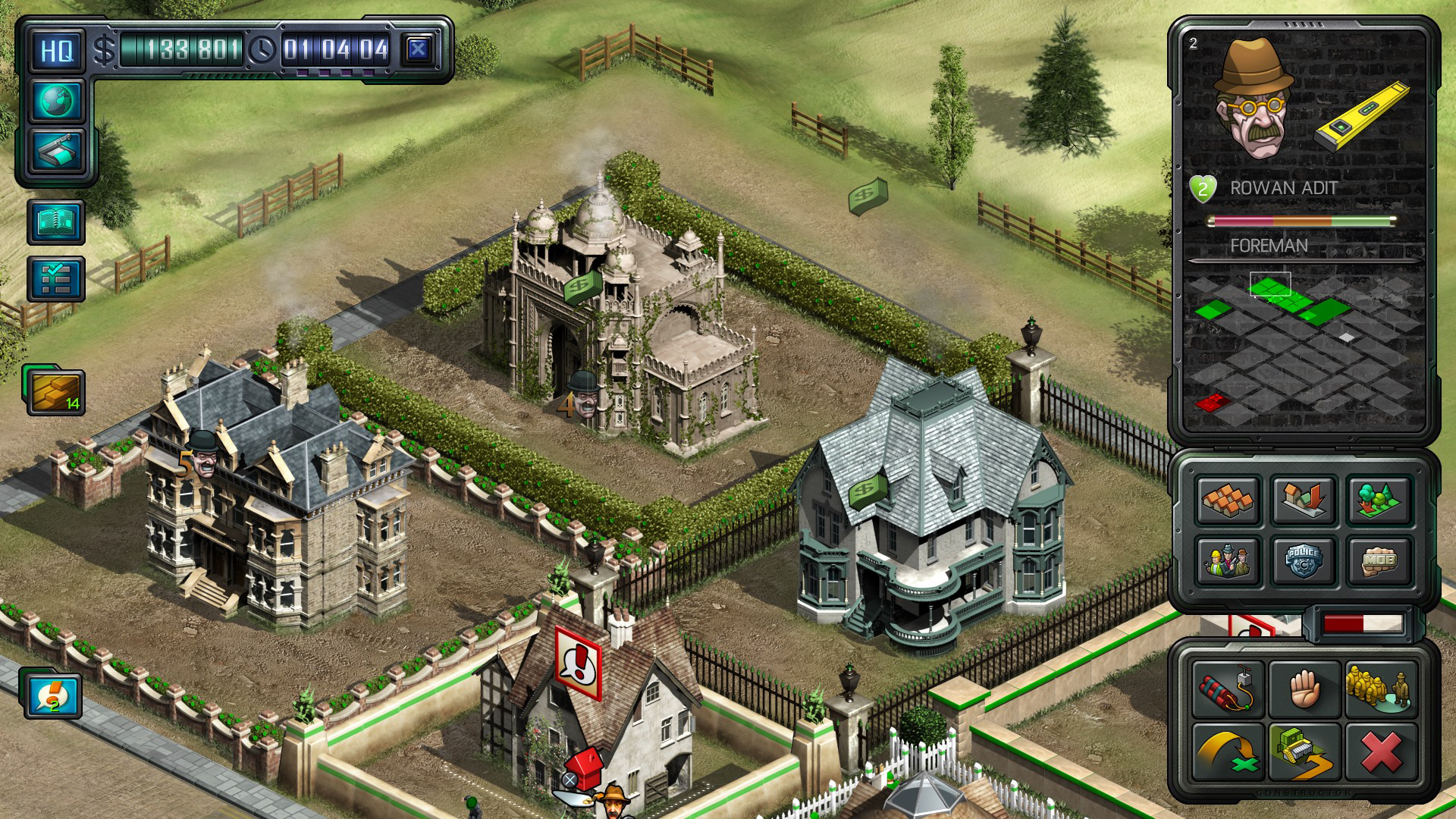Check foreman Rowan Adit's morale bar
1456x819 pixels.
coord(1304,221)
